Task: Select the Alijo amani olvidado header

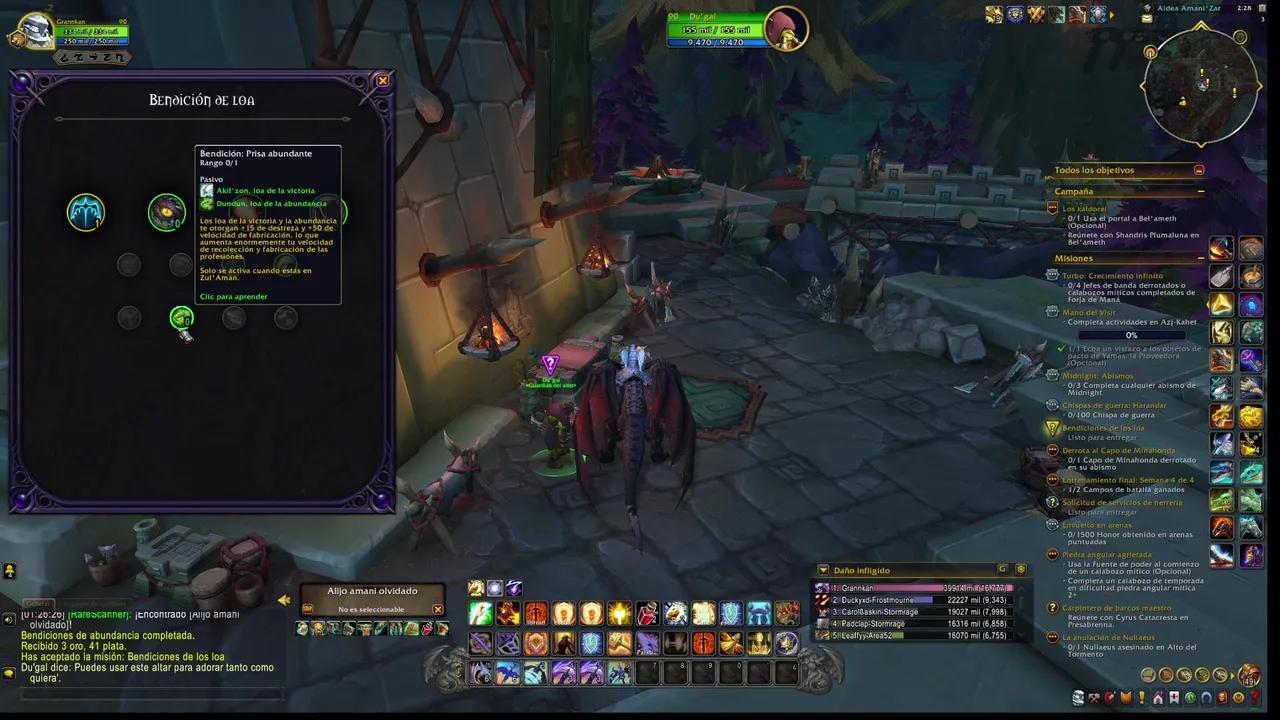Action: [373, 591]
